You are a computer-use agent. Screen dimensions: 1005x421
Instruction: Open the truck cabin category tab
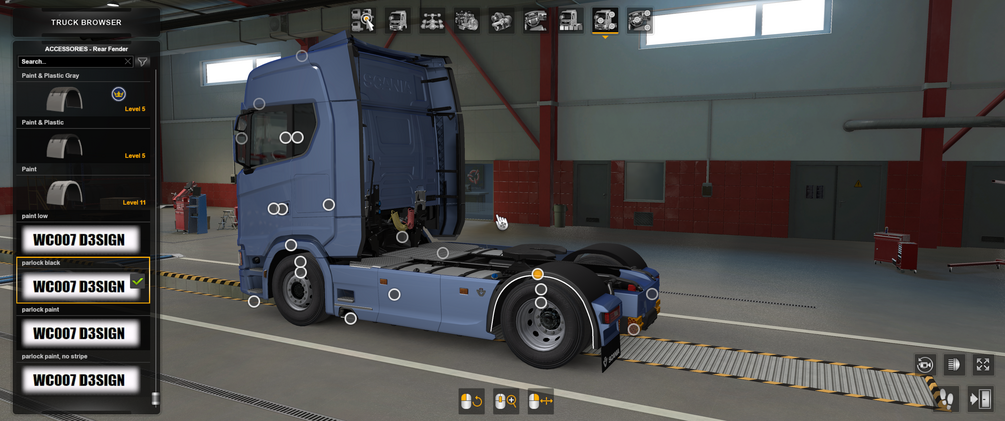point(398,20)
